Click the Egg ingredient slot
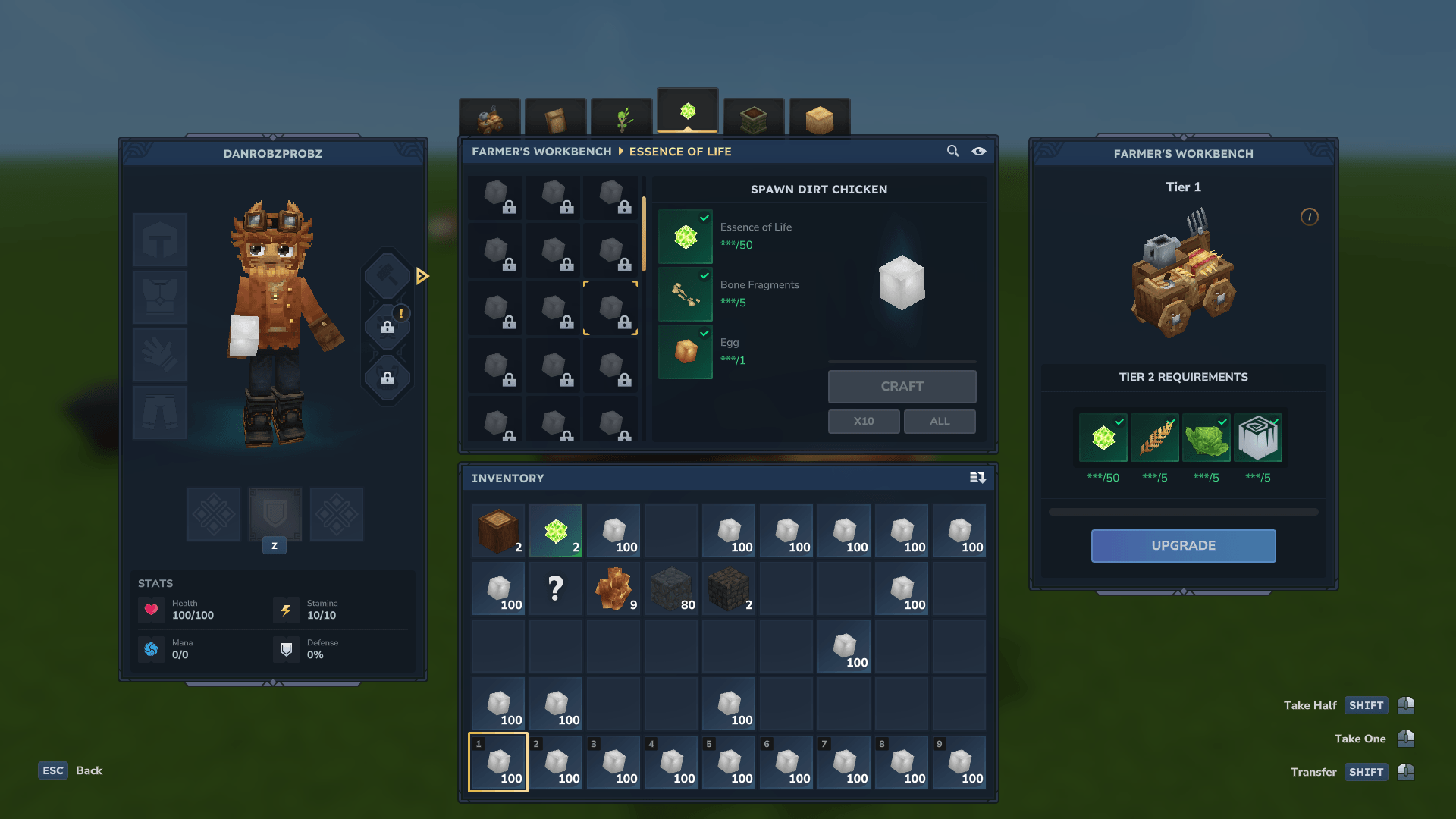 coord(686,352)
